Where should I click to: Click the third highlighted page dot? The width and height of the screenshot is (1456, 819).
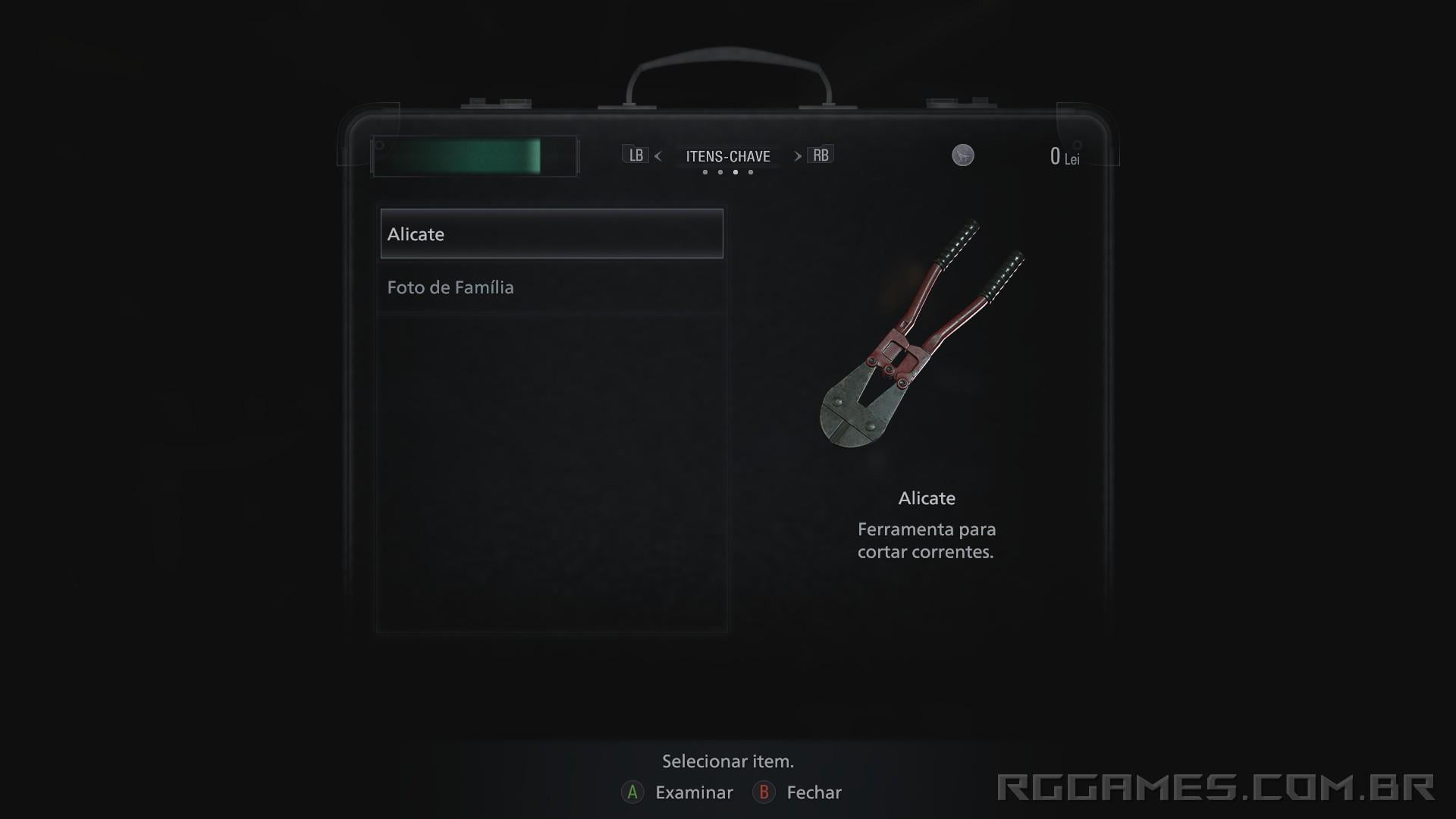(736, 172)
